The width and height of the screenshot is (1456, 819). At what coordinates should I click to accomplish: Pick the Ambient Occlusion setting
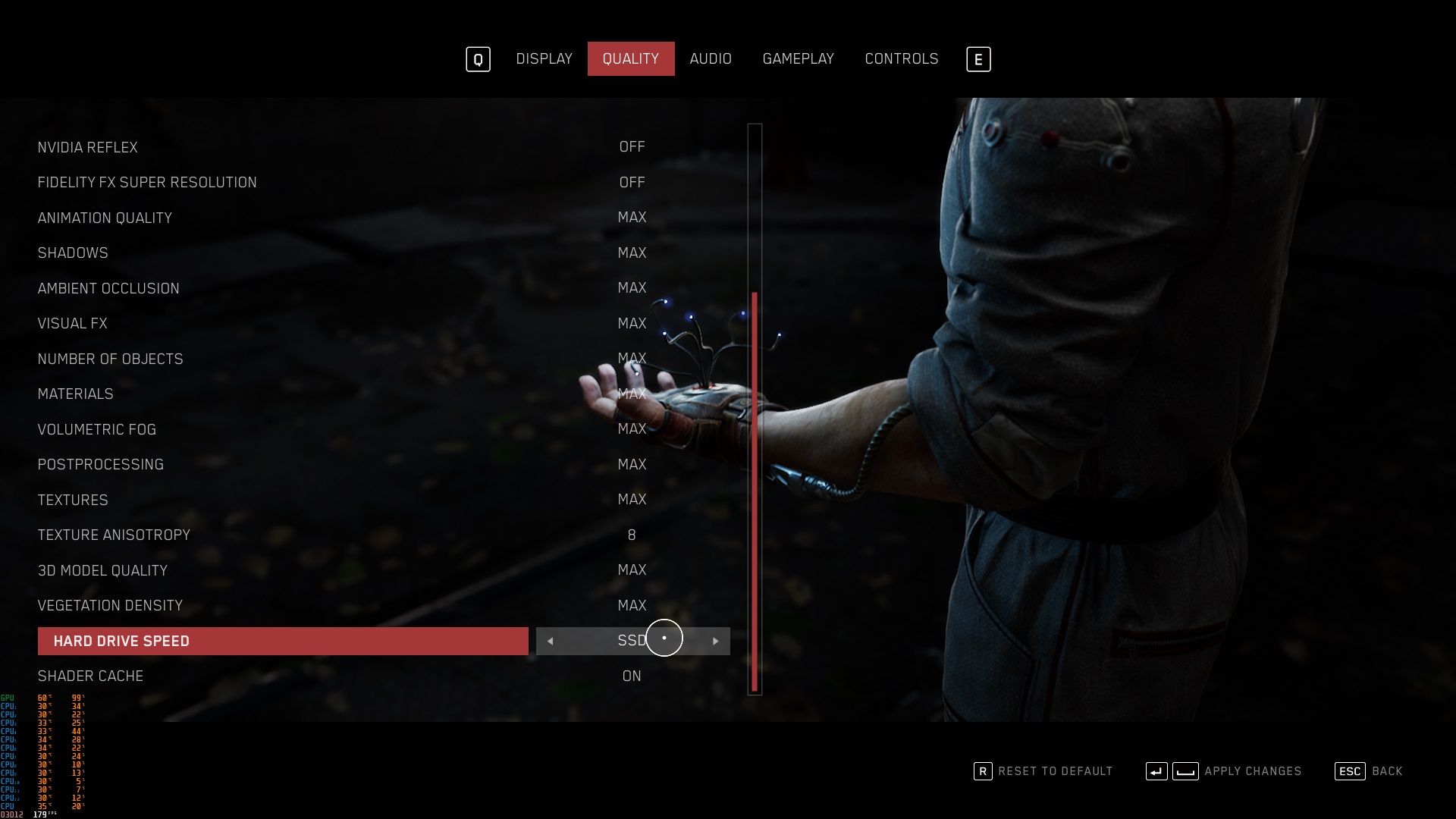click(108, 289)
